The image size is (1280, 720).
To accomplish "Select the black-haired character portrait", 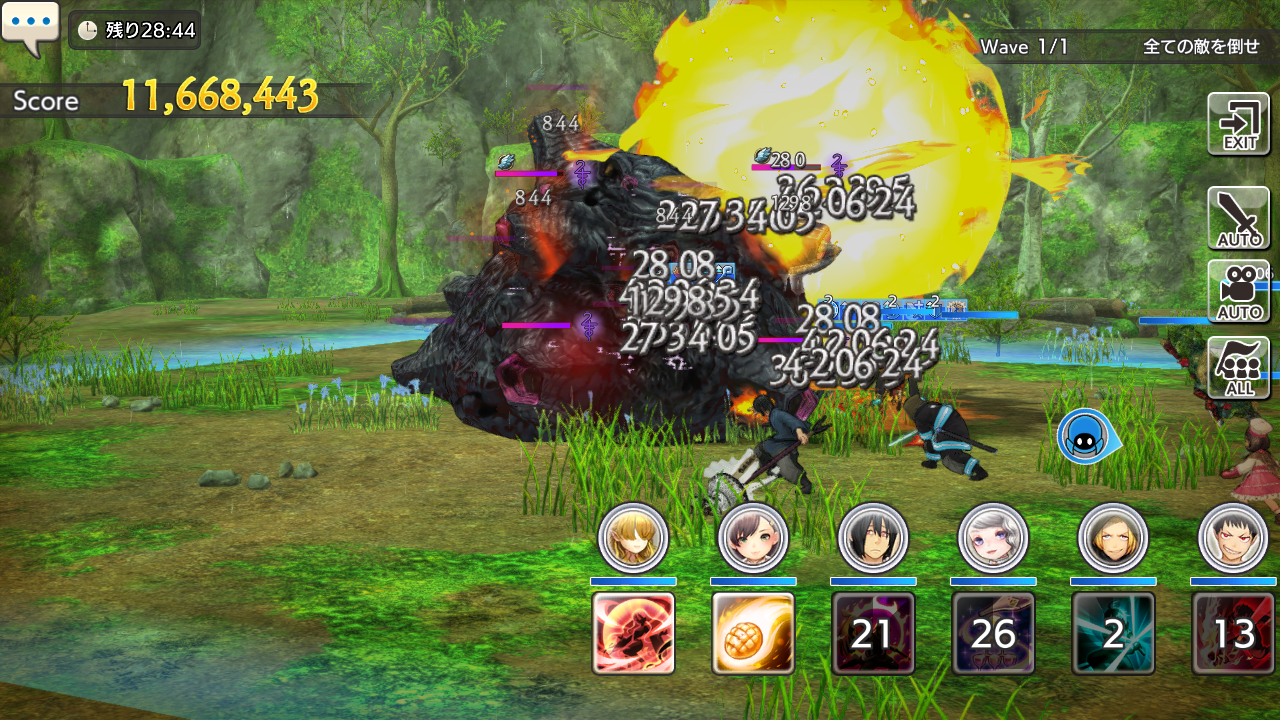I will [873, 537].
